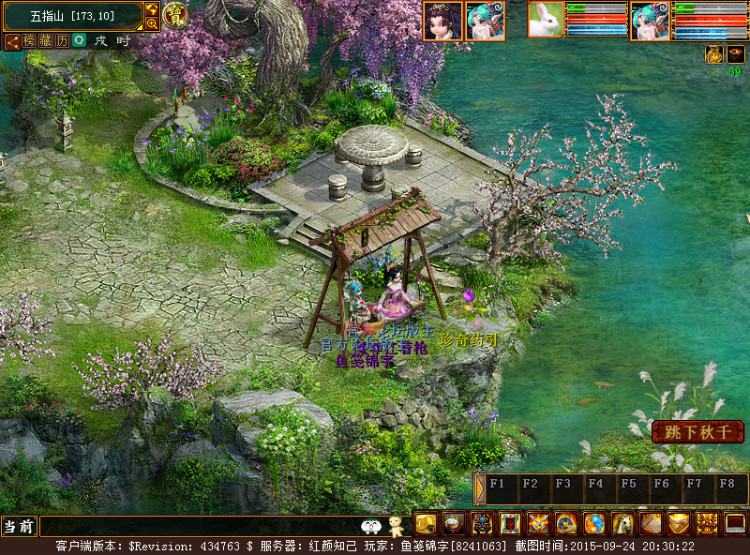Click the share icon beside 榜
Screen dimensions: 750x555
(x=13, y=41)
